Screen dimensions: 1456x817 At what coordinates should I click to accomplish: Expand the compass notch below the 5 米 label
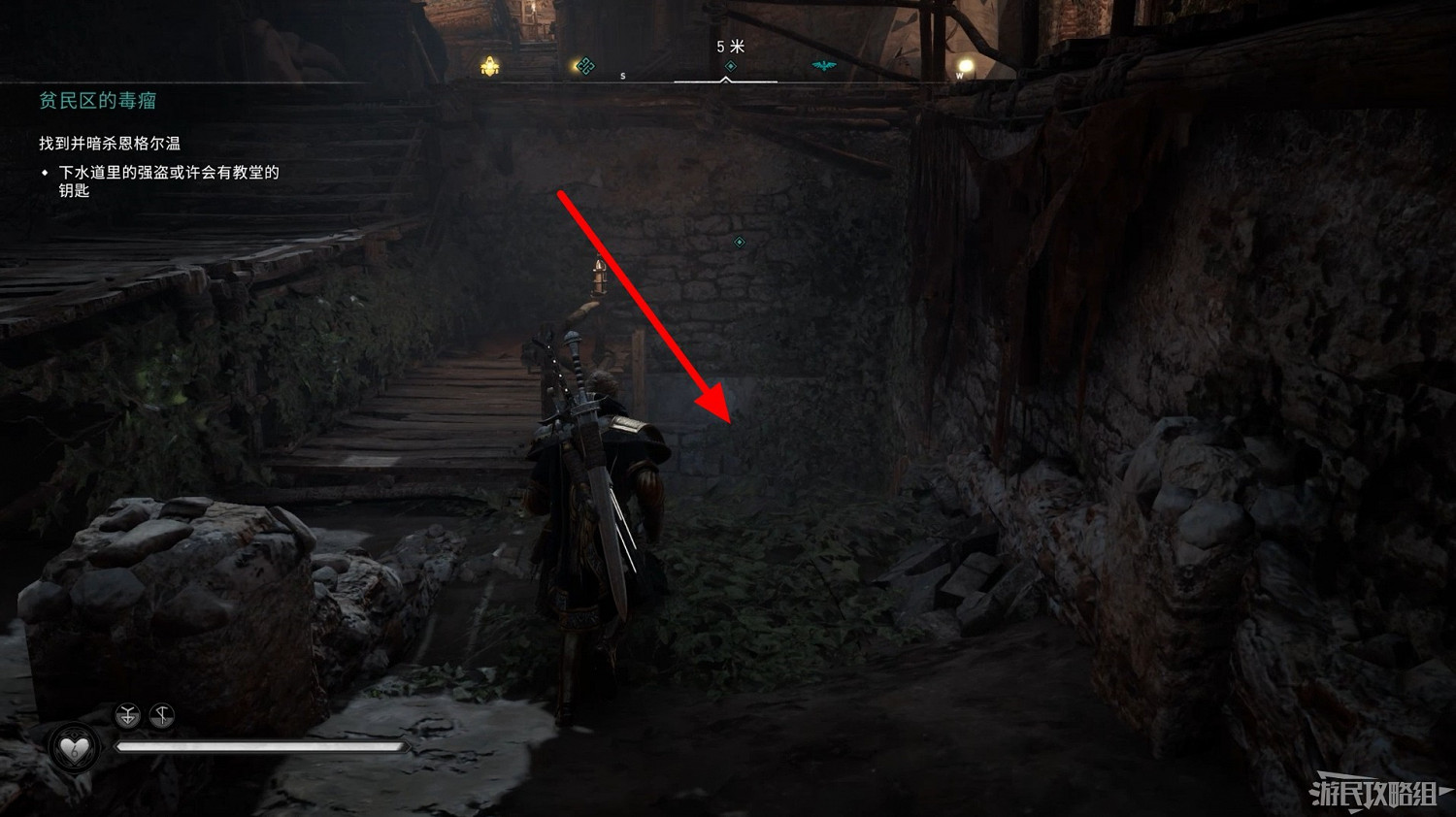pyautogui.click(x=726, y=80)
